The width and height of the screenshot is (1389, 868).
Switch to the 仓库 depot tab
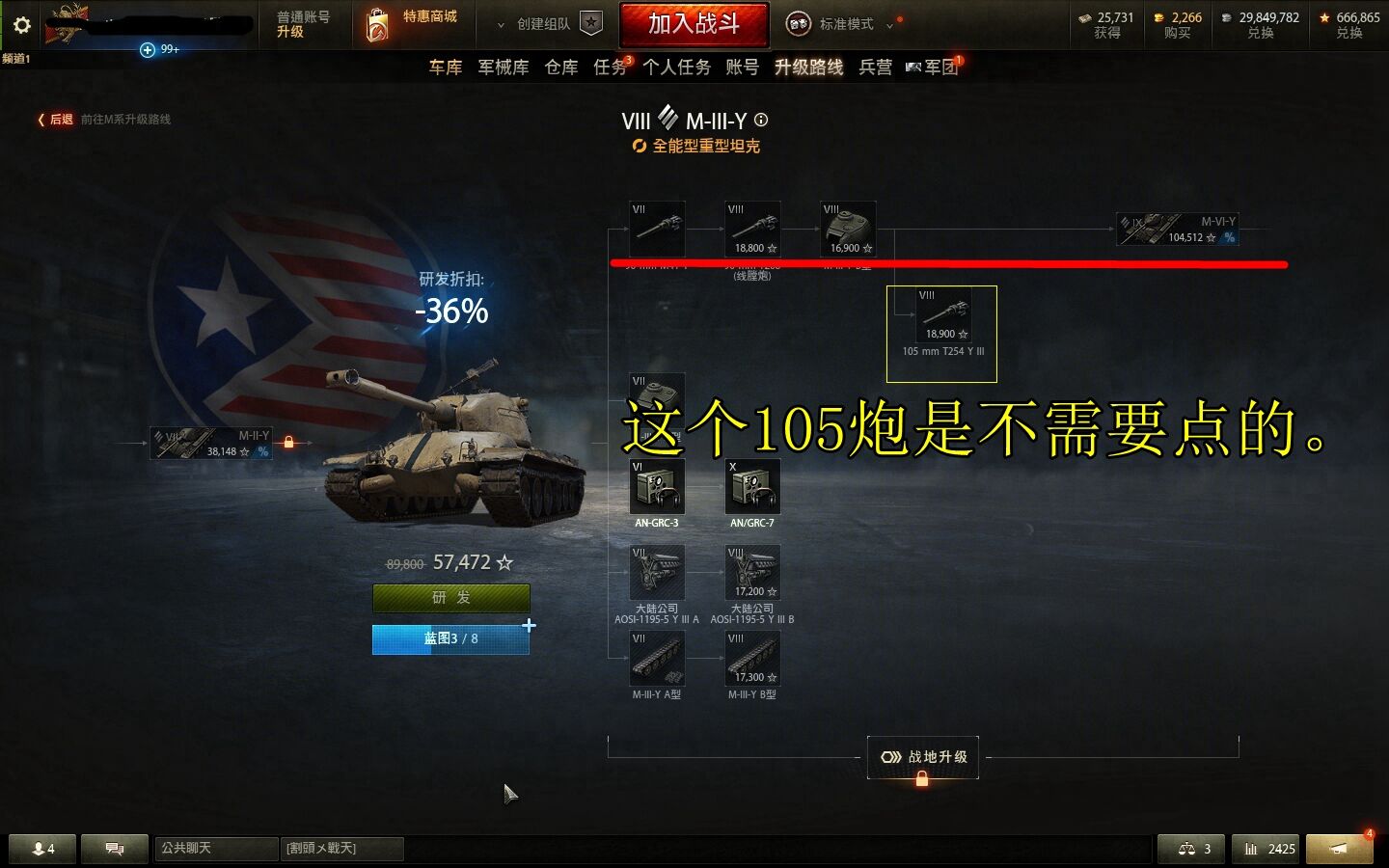[560, 68]
